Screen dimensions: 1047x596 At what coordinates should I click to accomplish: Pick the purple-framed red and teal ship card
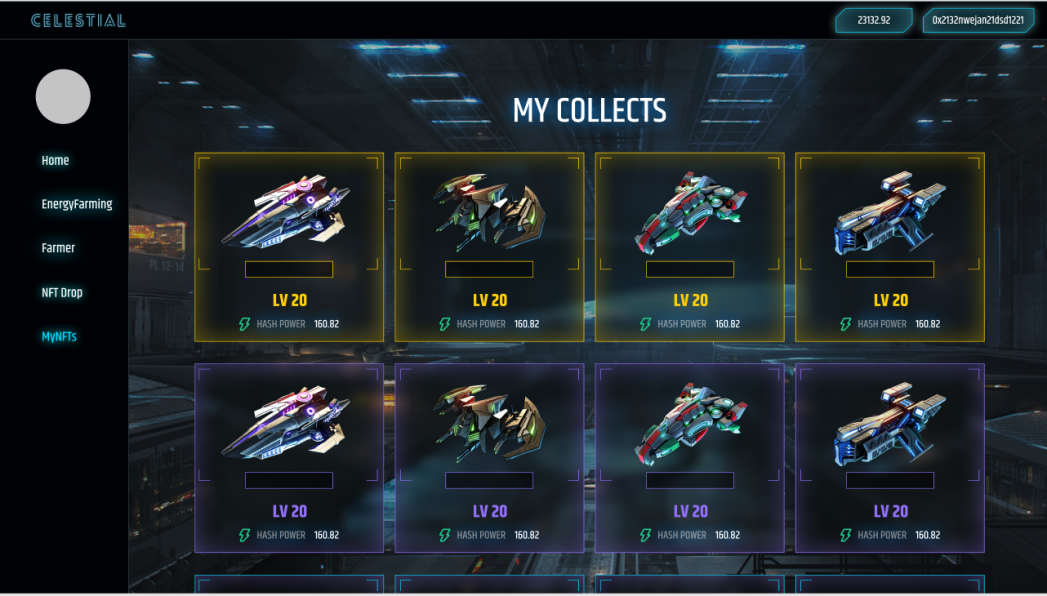click(690, 457)
